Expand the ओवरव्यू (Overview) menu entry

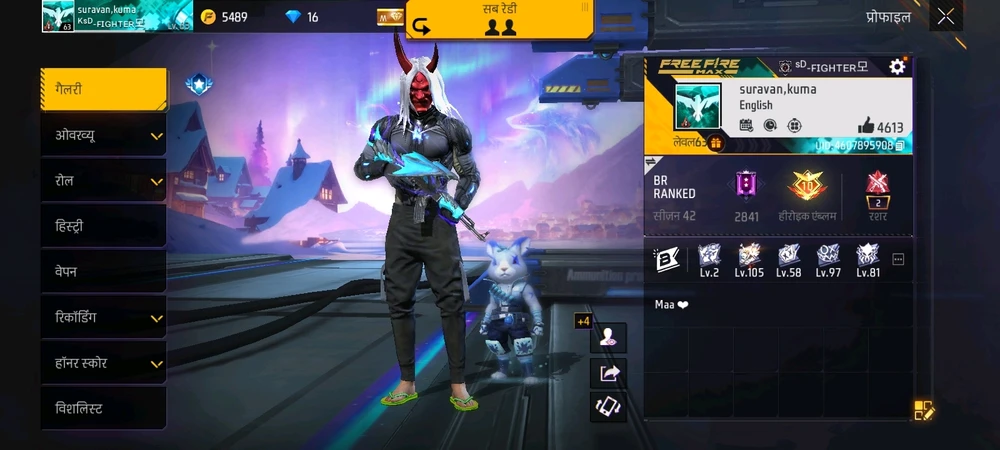coord(103,135)
